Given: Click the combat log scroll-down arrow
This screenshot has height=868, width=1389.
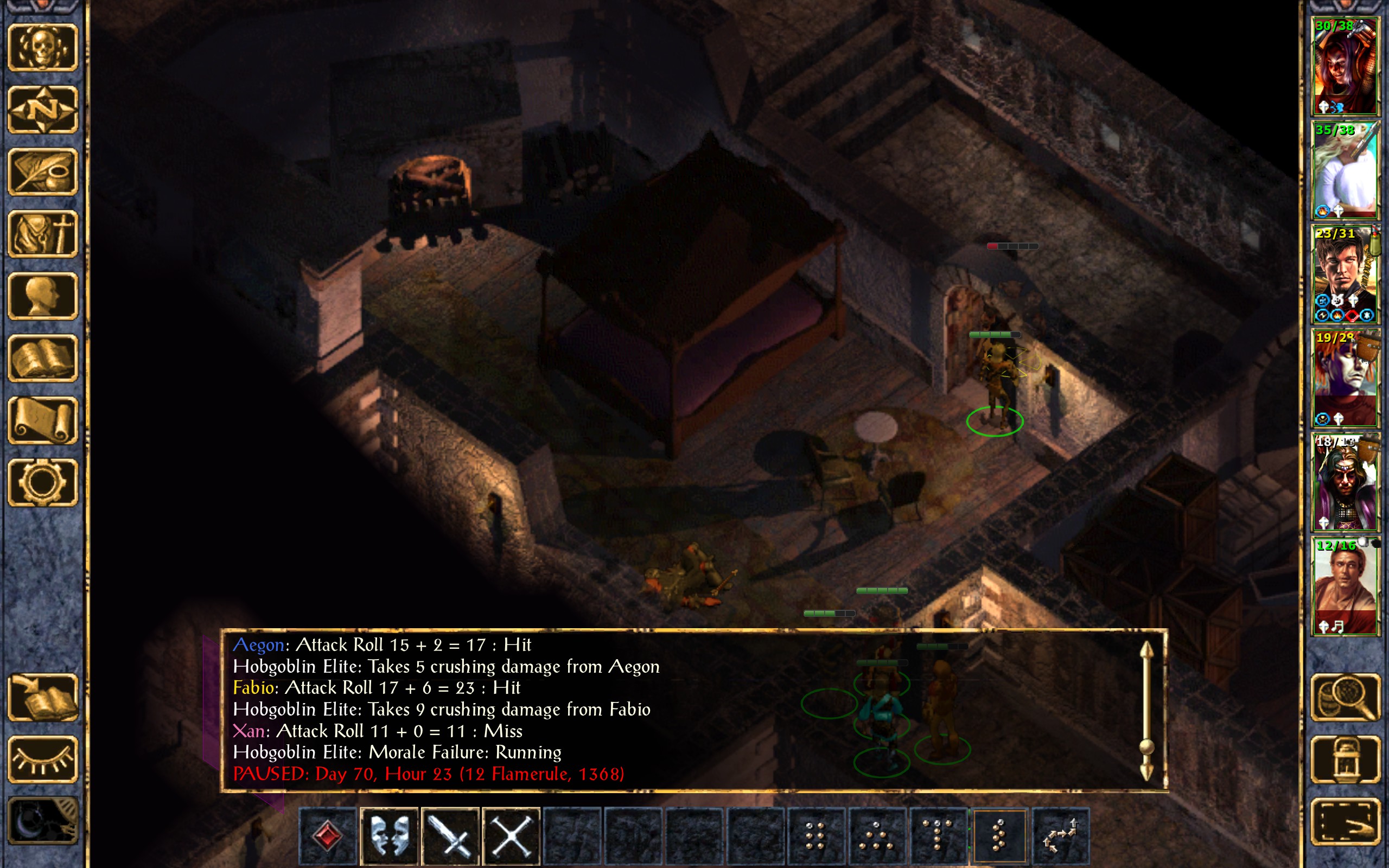Looking at the screenshot, I should pos(1146,771).
